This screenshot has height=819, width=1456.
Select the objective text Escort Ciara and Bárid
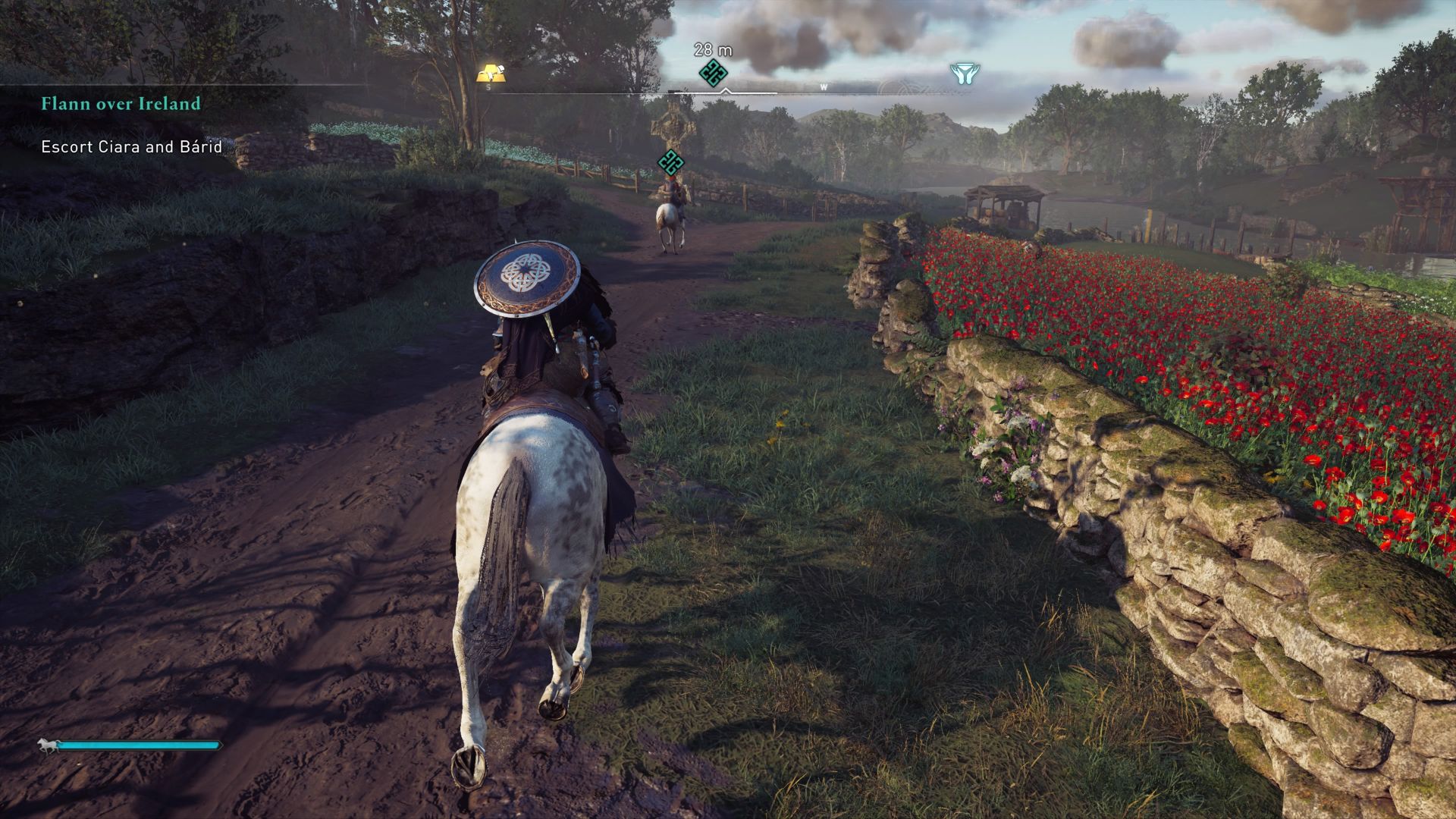coord(129,149)
